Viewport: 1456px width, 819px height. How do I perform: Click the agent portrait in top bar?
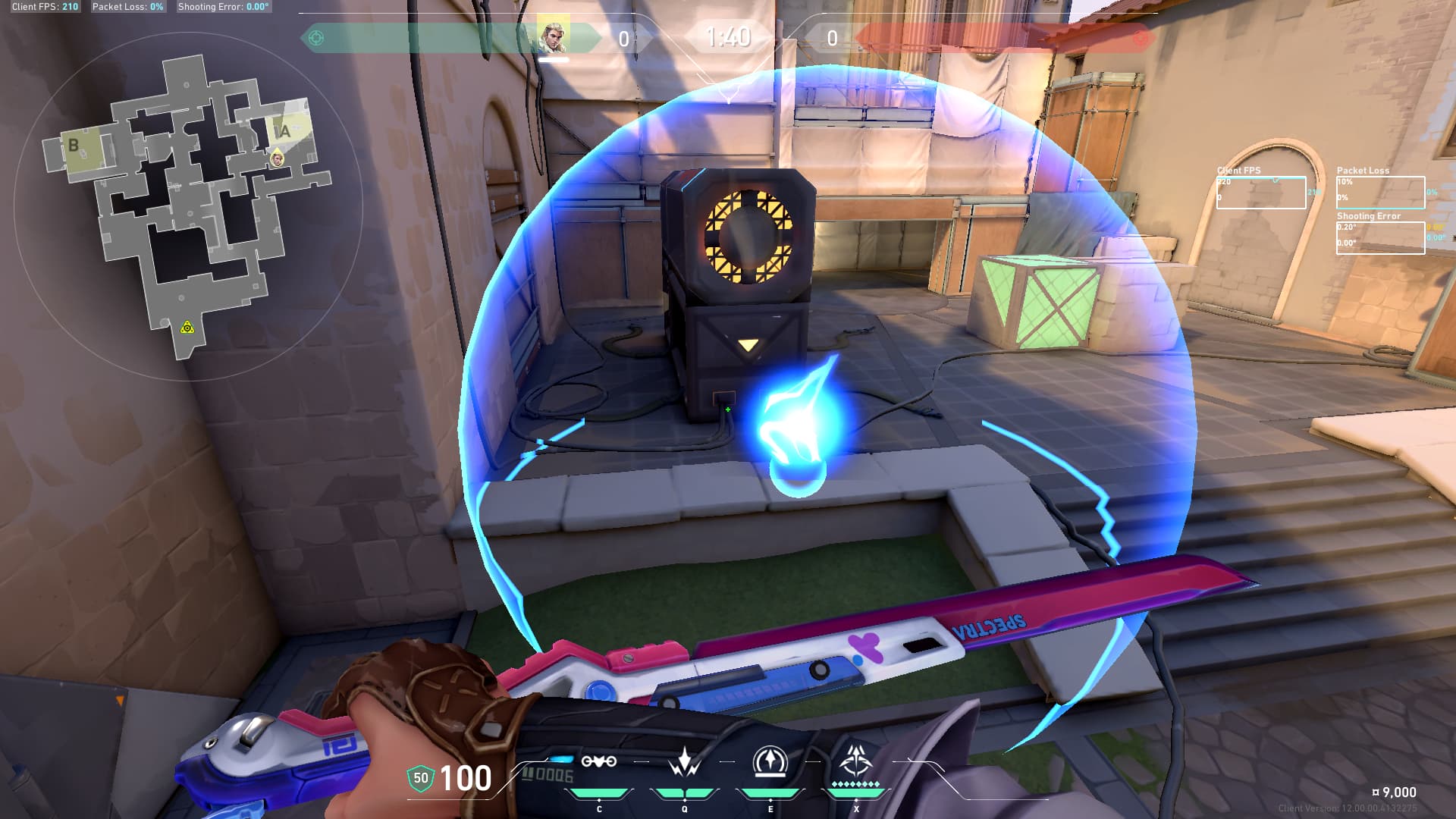tap(553, 36)
